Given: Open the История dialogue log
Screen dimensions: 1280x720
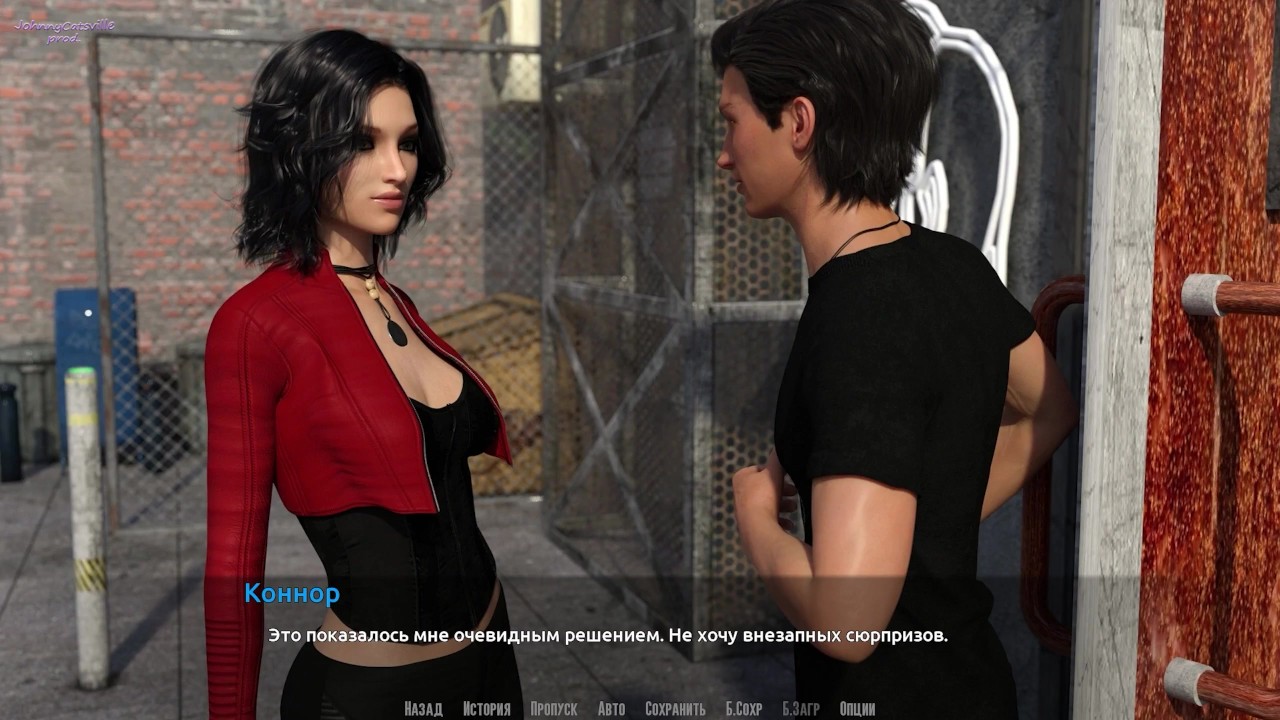Looking at the screenshot, I should pyautogui.click(x=486, y=709).
